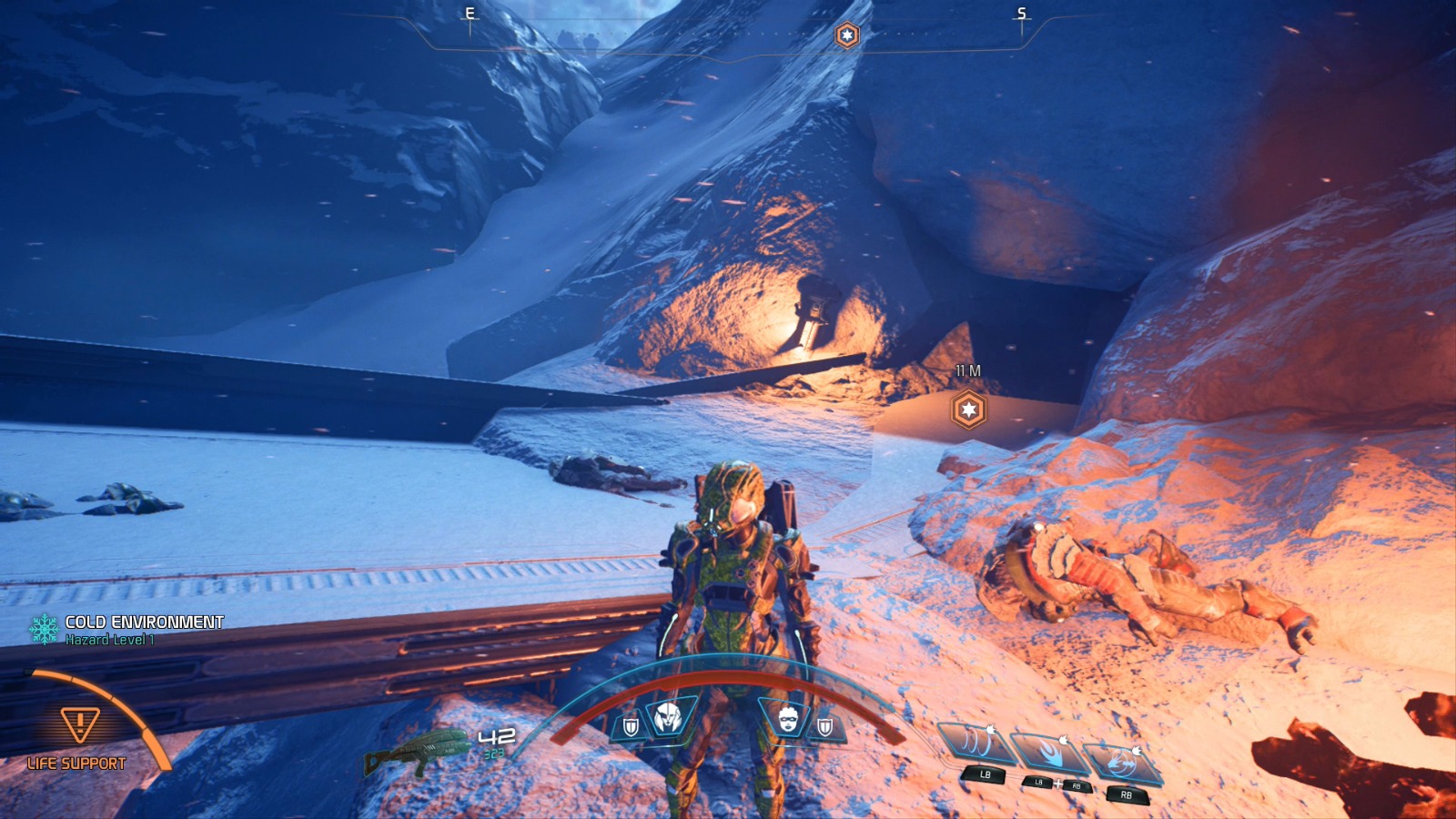The height and width of the screenshot is (819, 1456).
Task: Select the left squadmate portrait icon
Action: pos(669,717)
